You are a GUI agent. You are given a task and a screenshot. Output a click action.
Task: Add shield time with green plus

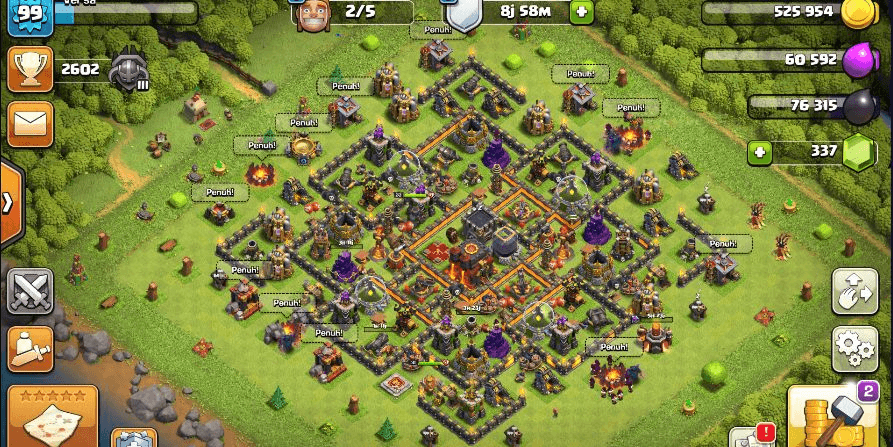pos(581,13)
